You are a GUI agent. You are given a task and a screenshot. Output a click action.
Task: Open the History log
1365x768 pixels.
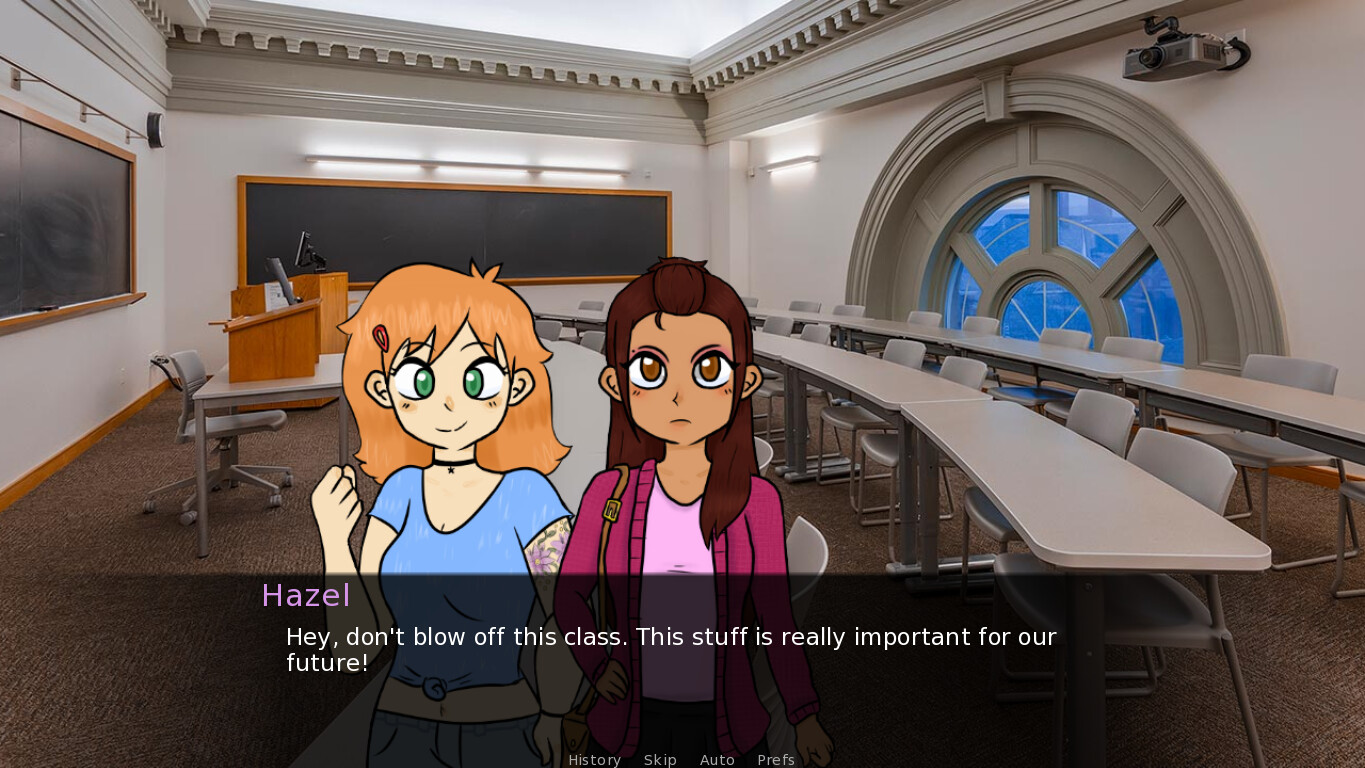tap(594, 760)
